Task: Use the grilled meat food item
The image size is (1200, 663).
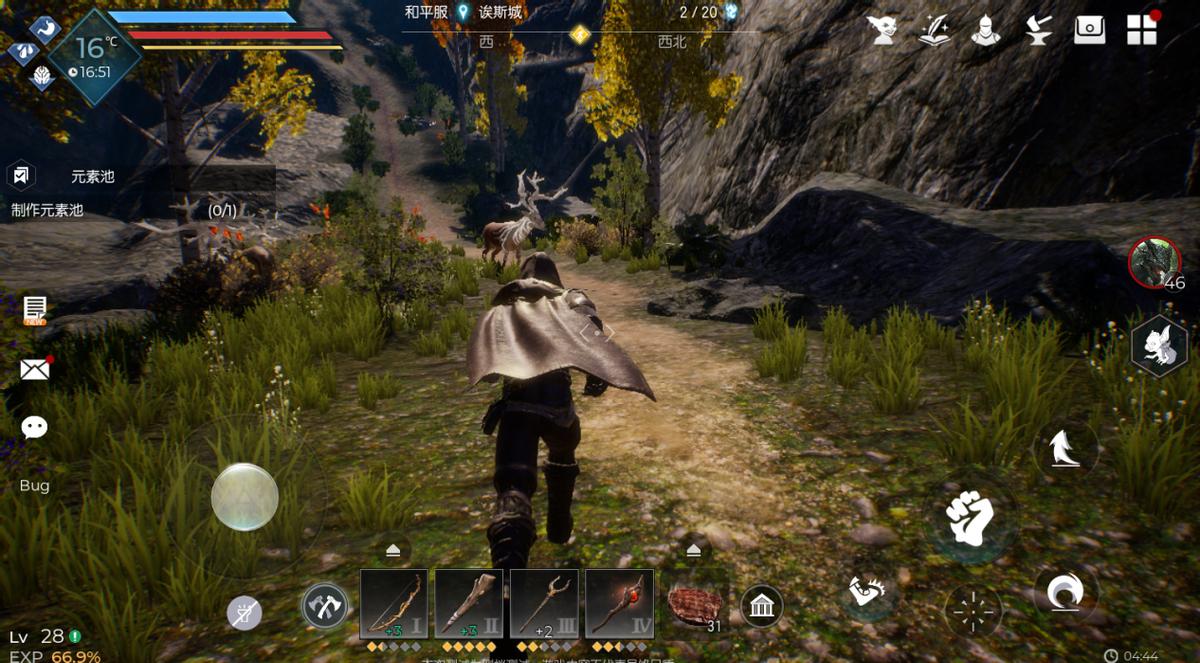Action: pos(695,605)
